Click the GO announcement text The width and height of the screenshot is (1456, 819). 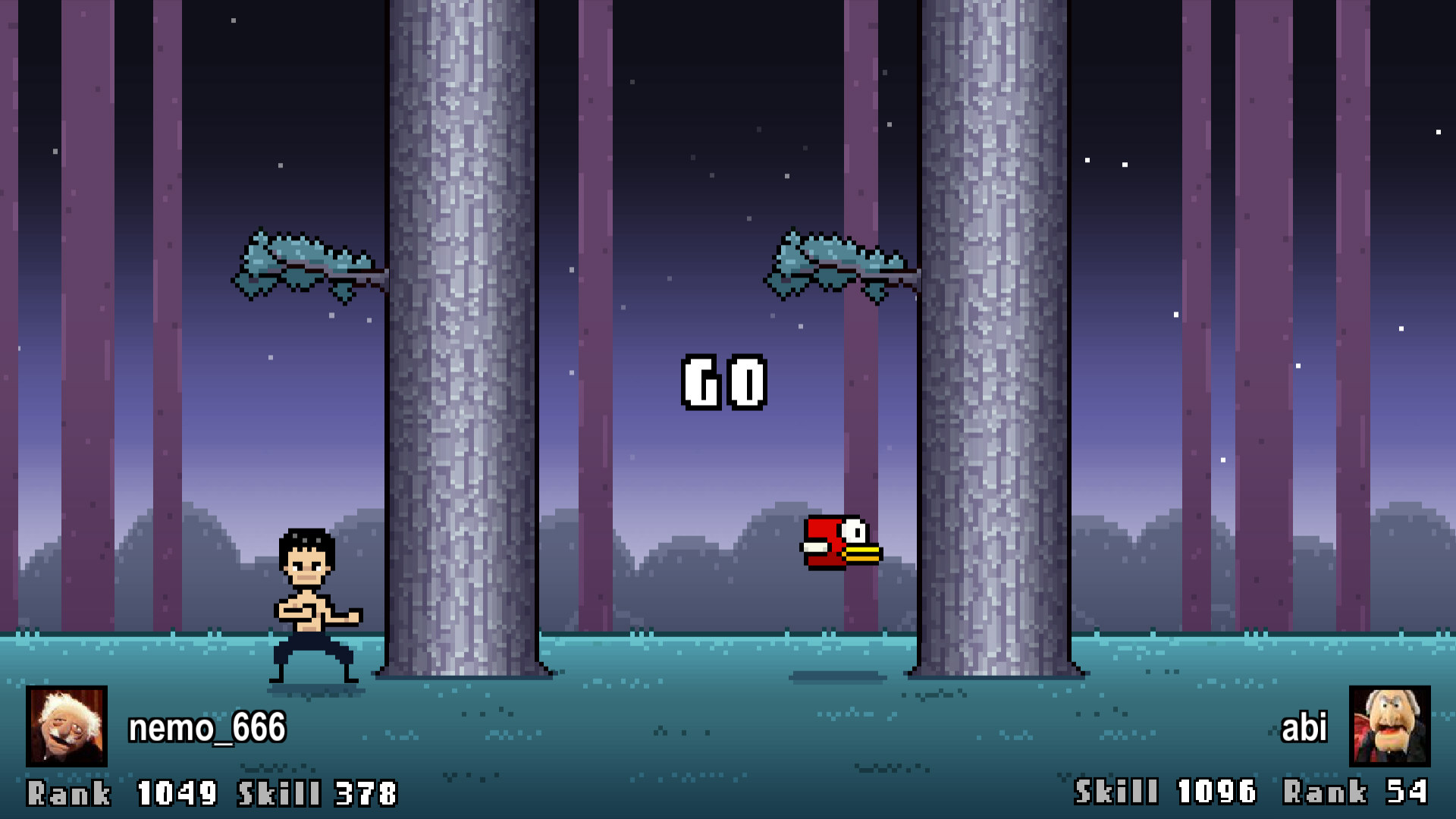(724, 383)
